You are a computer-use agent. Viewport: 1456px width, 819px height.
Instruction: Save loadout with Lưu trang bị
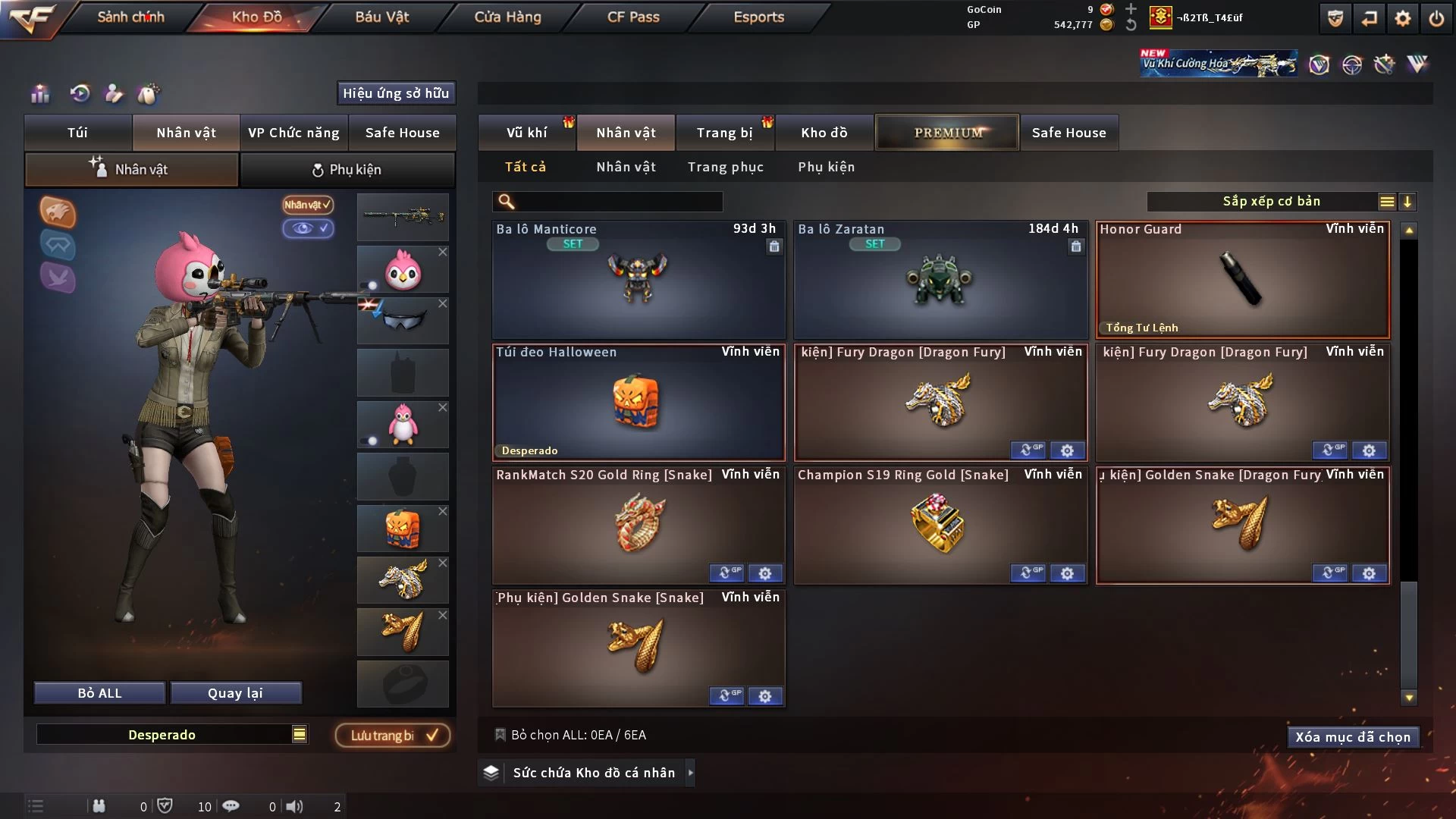(x=393, y=736)
